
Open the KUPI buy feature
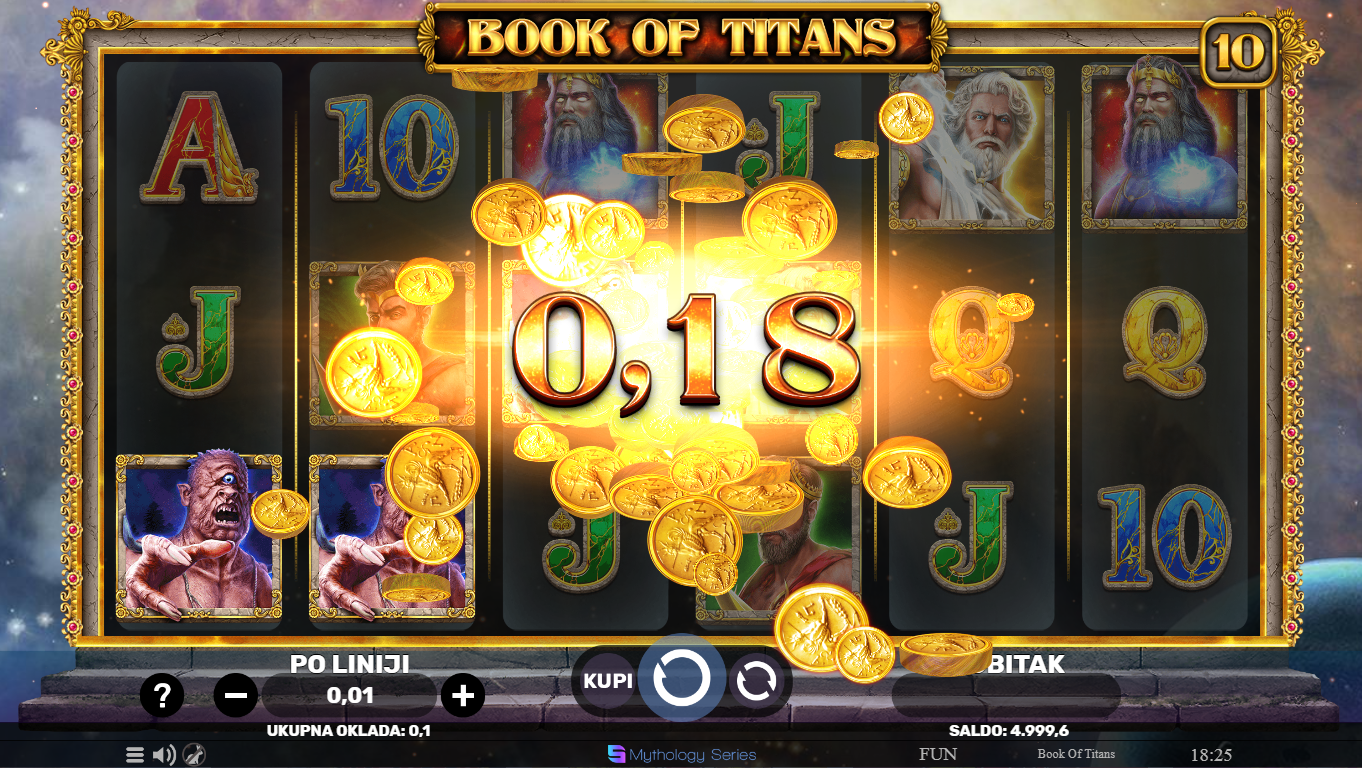pos(608,681)
